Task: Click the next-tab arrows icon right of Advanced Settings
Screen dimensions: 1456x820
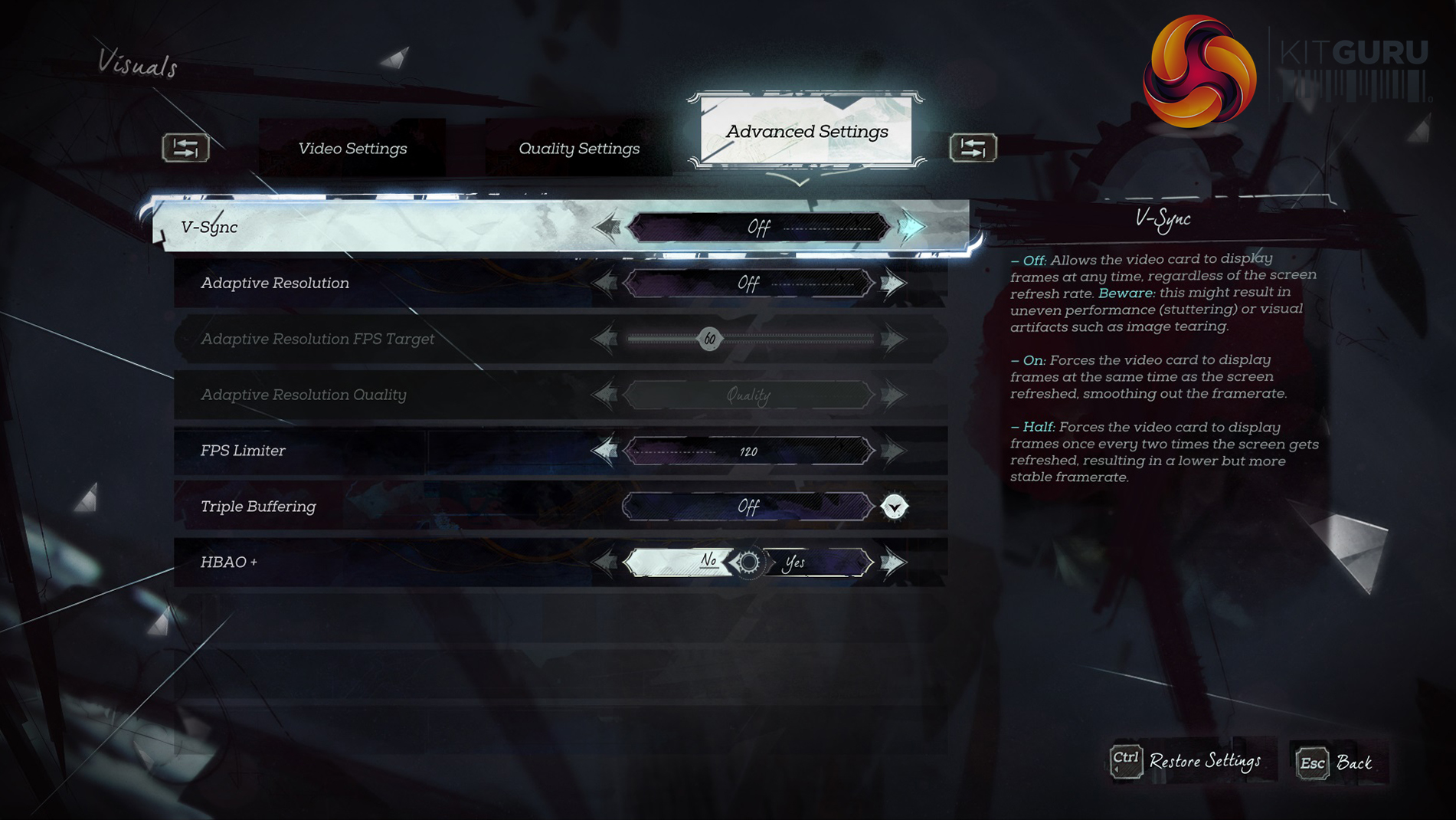Action: (x=973, y=147)
